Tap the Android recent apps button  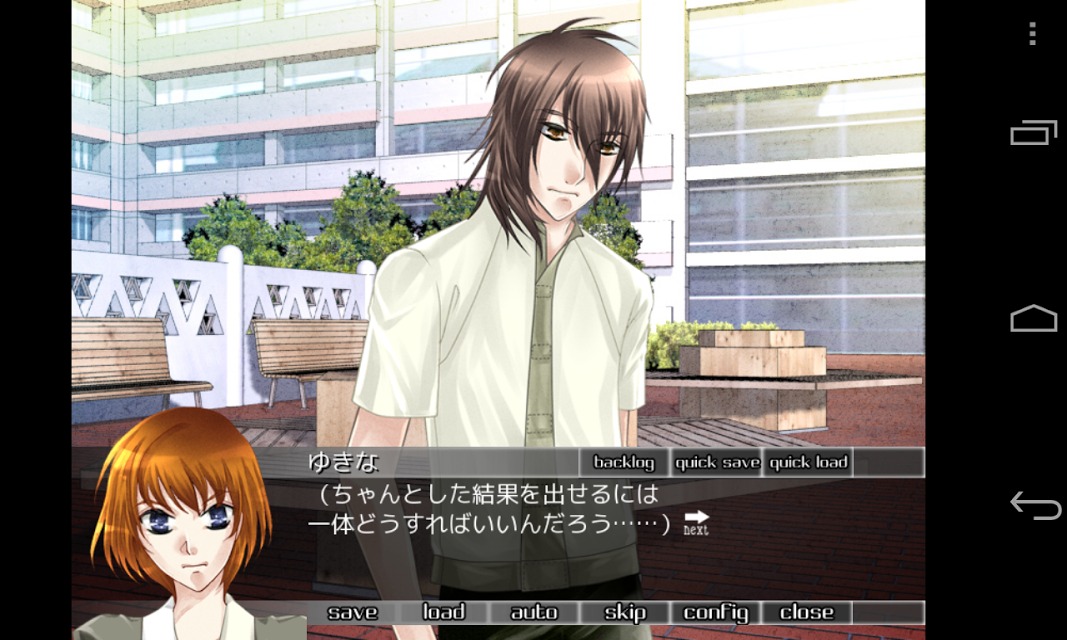point(1033,133)
